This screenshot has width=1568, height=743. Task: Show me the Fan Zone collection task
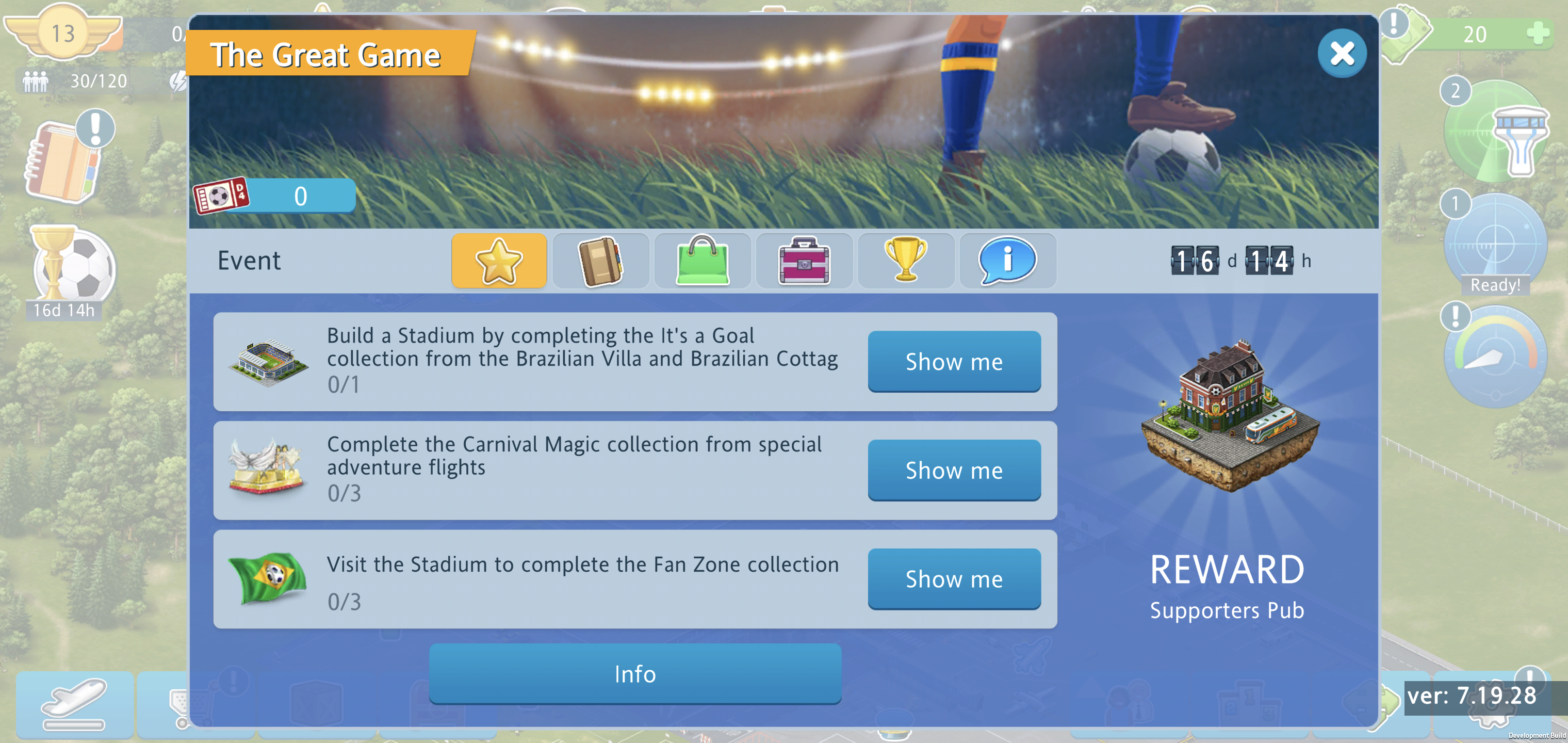coord(954,578)
